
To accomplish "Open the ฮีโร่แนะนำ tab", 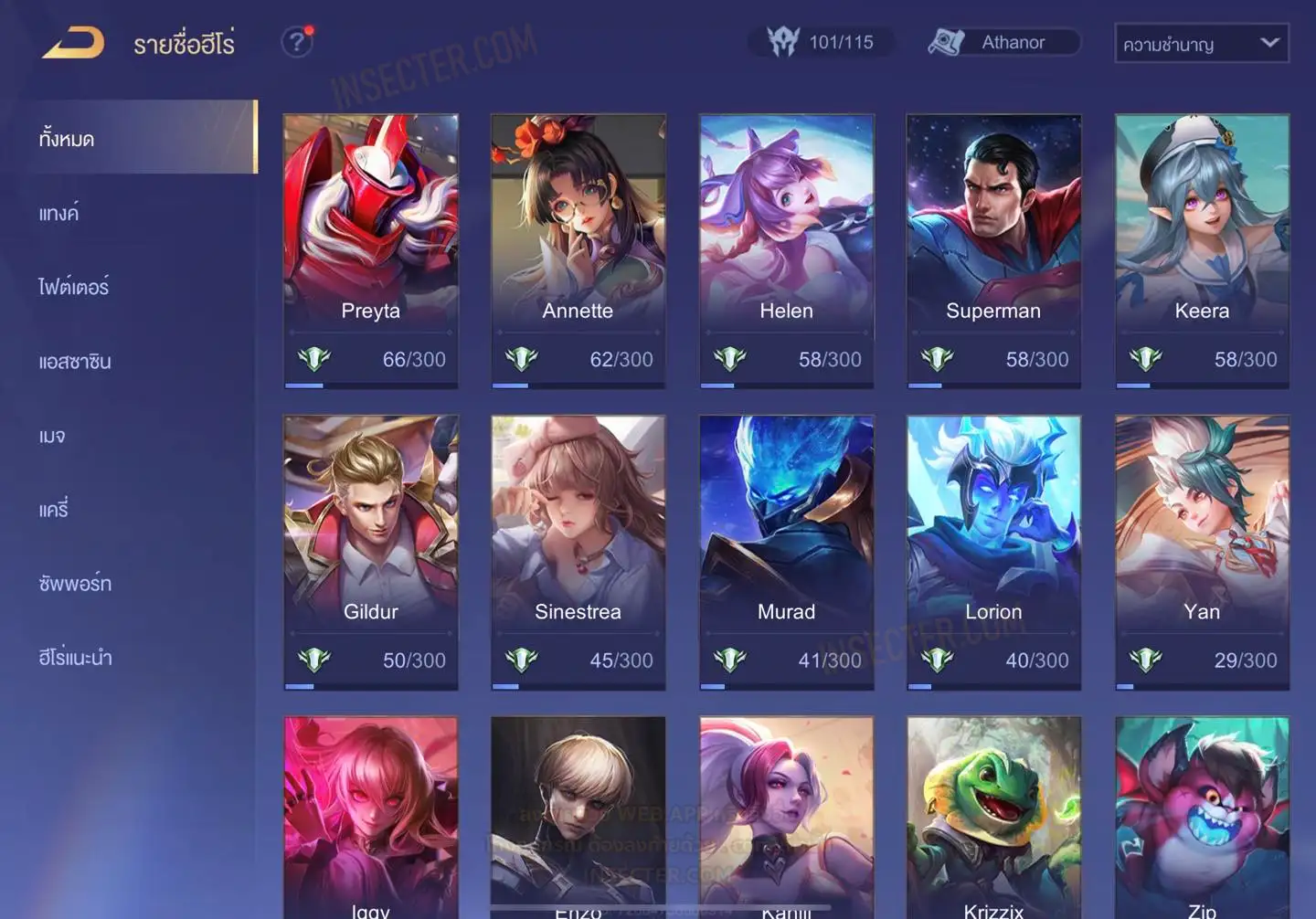I will 75,657.
